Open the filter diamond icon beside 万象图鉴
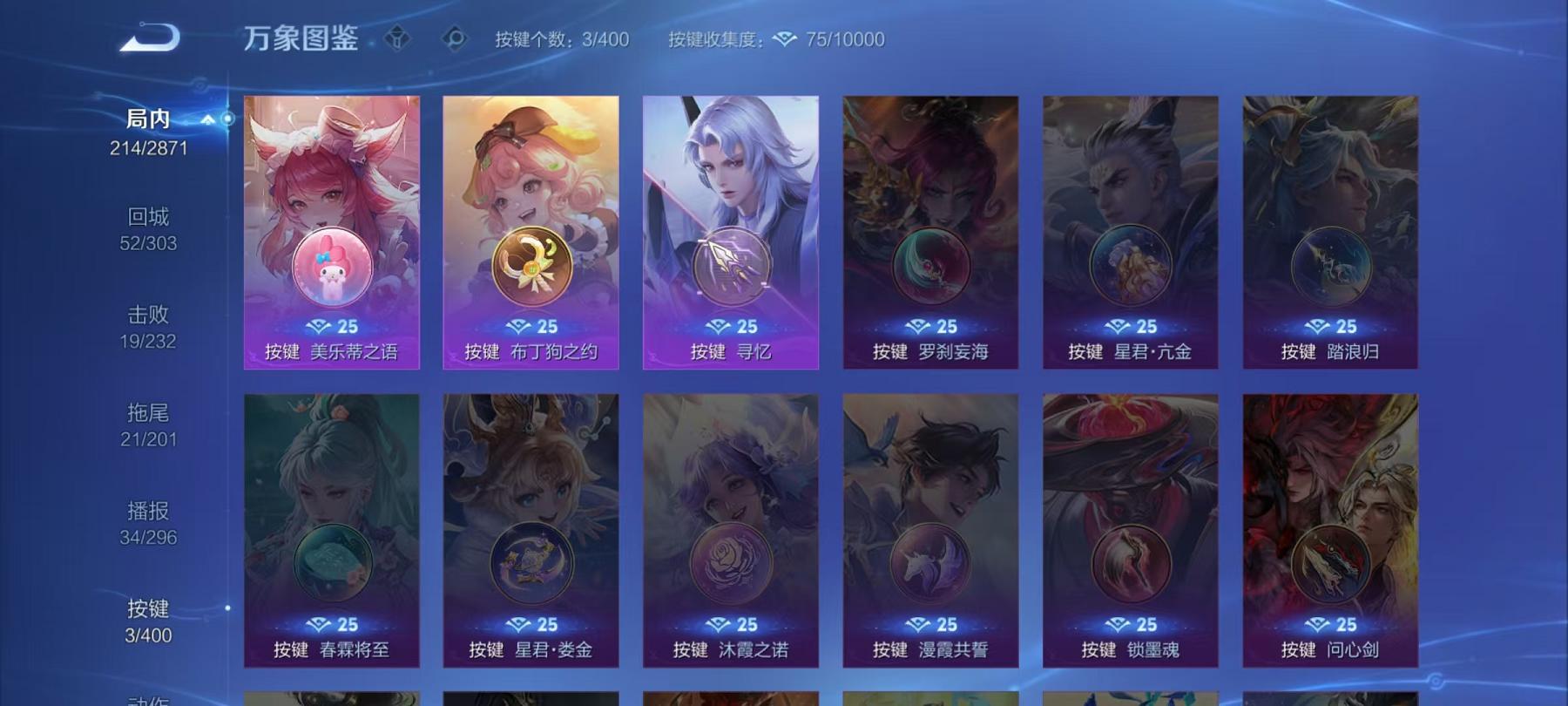The height and width of the screenshot is (706, 1568). click(x=396, y=38)
